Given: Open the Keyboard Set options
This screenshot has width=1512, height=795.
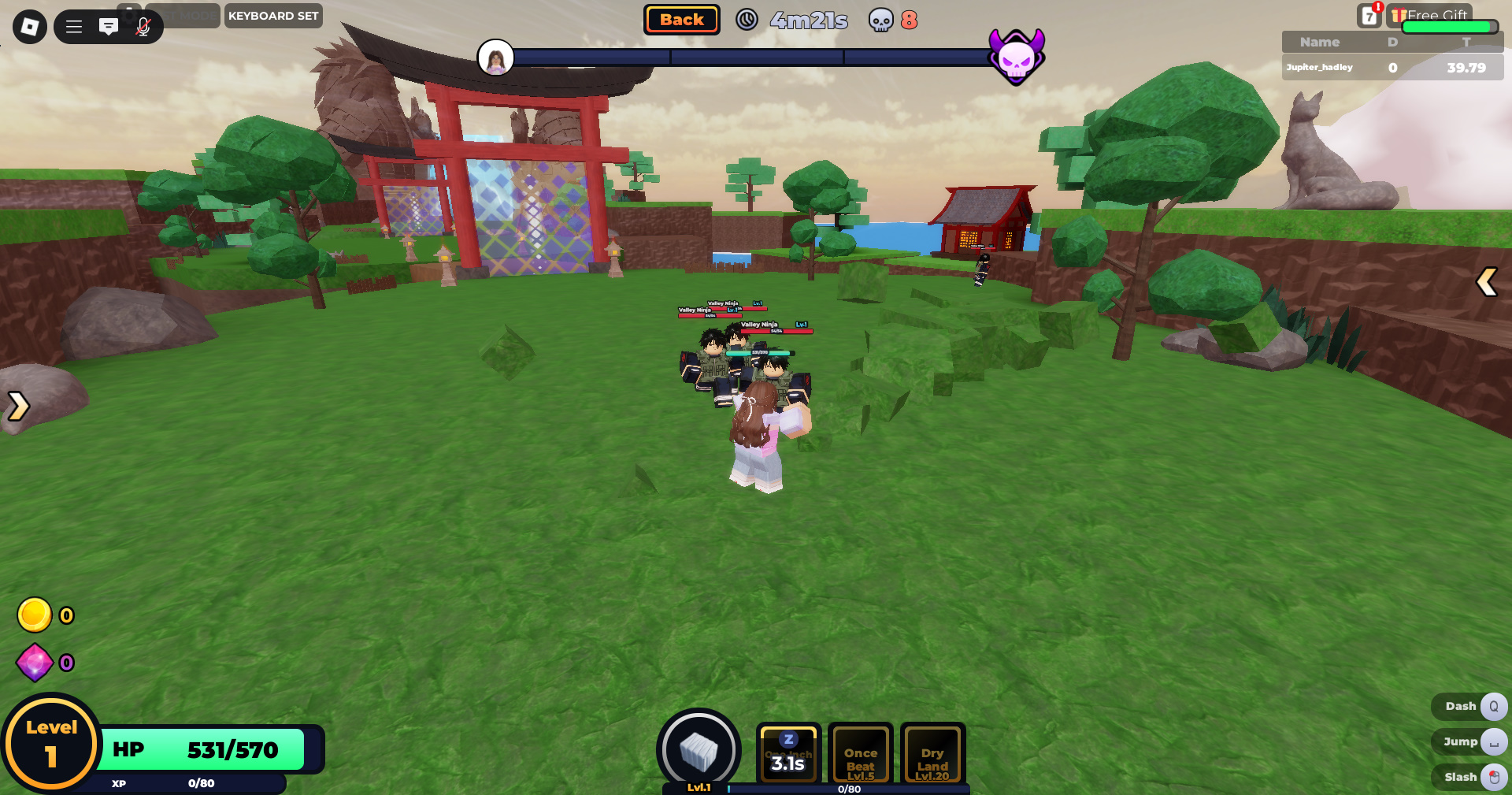Looking at the screenshot, I should pos(273,16).
